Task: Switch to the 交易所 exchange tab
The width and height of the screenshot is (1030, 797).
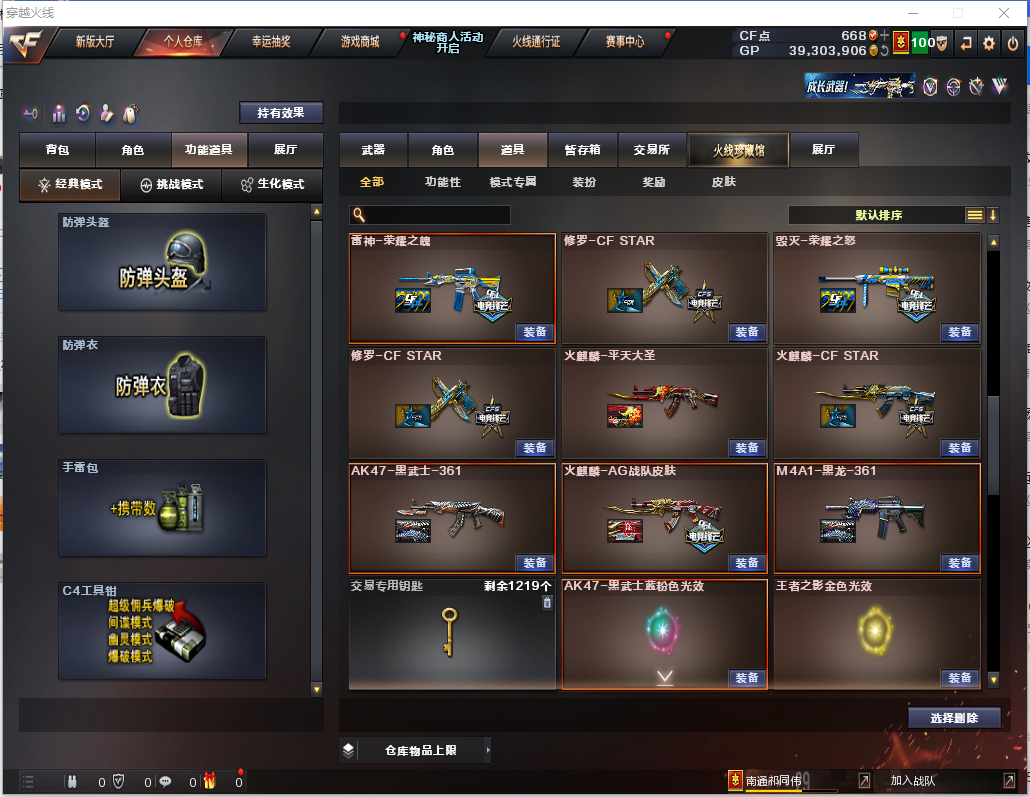Action: 652,150
